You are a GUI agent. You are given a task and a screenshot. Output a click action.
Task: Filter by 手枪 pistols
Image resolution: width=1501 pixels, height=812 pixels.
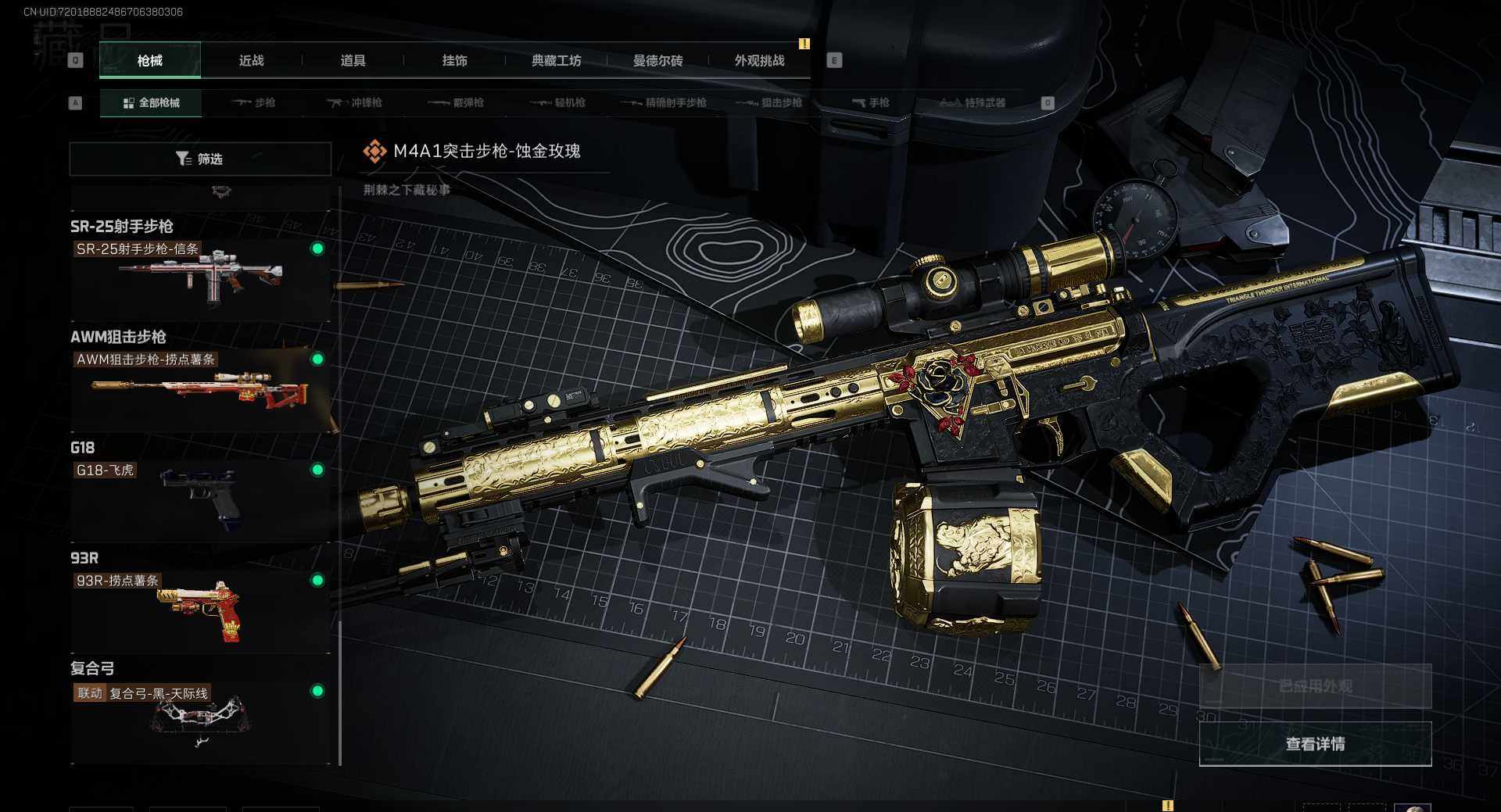click(871, 103)
